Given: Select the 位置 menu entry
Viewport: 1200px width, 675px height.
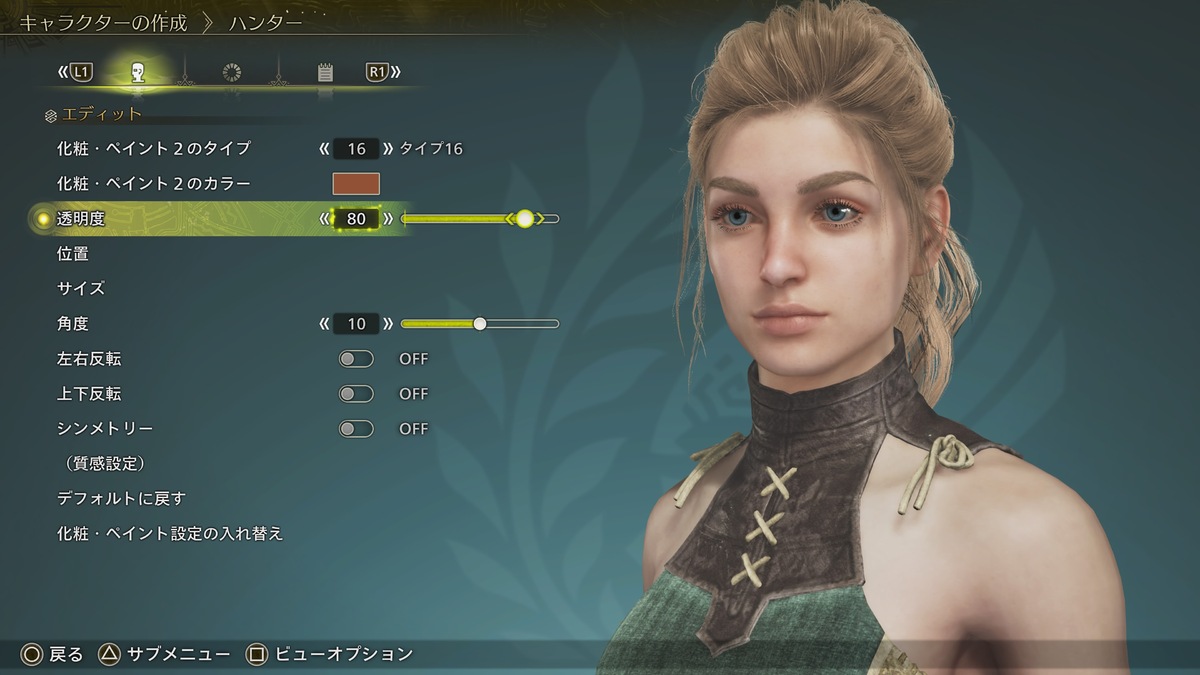Looking at the screenshot, I should [x=73, y=254].
